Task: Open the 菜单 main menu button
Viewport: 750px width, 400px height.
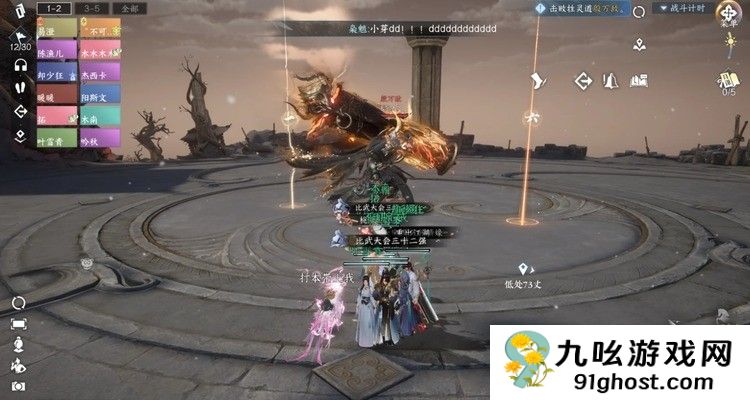Action: pos(726,19)
